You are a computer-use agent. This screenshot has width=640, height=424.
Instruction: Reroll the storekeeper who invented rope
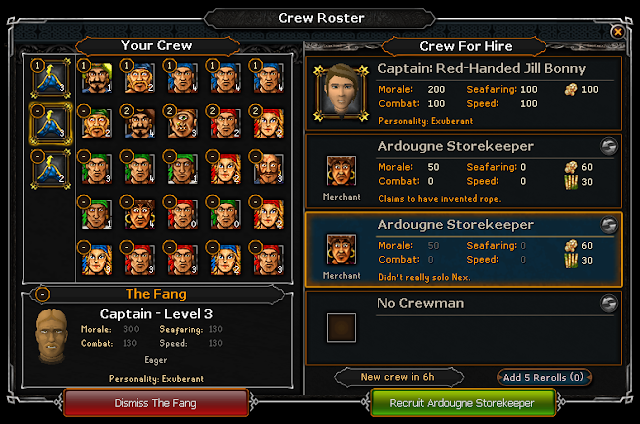[607, 146]
